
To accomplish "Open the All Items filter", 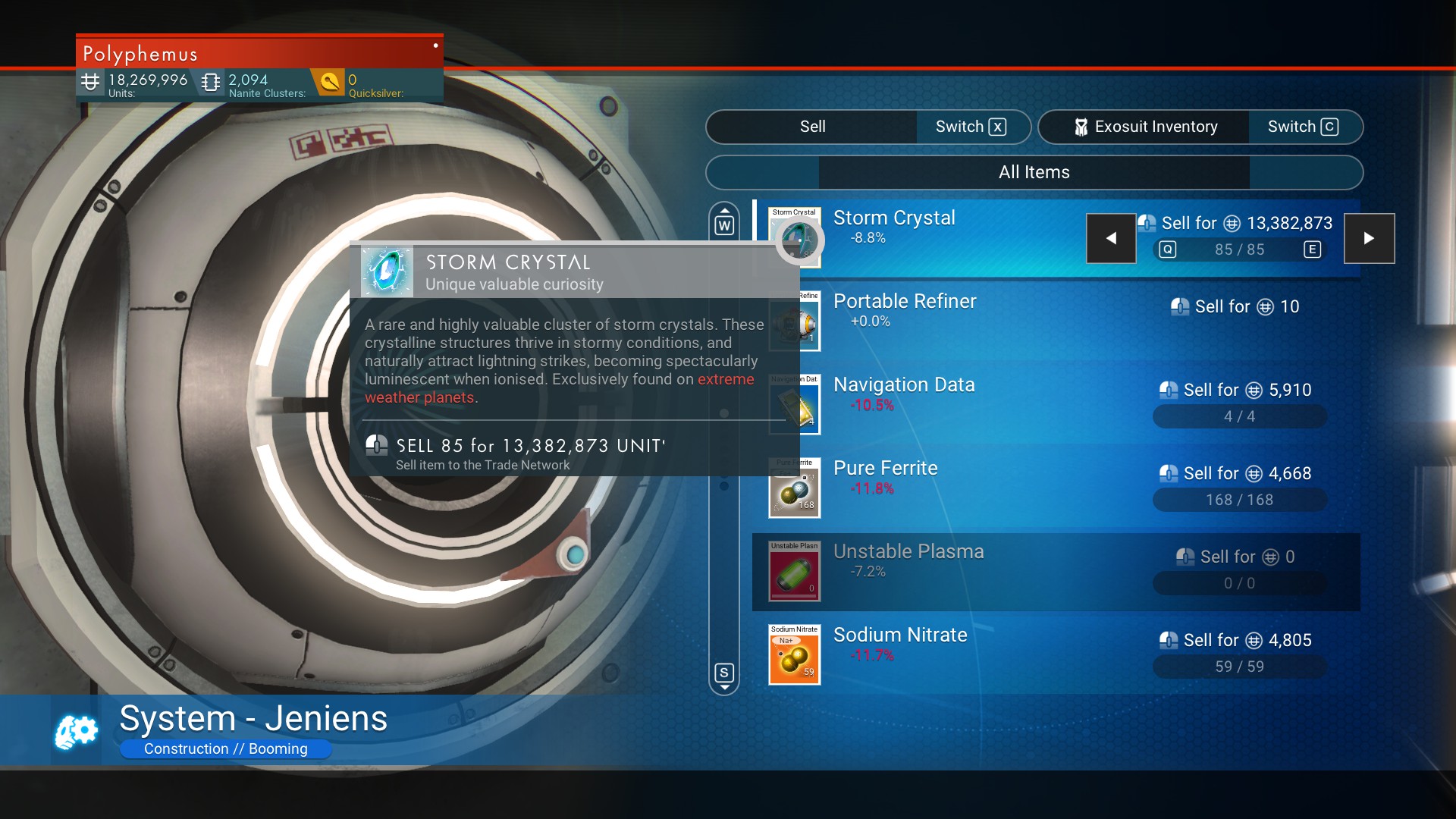I will 1034,172.
